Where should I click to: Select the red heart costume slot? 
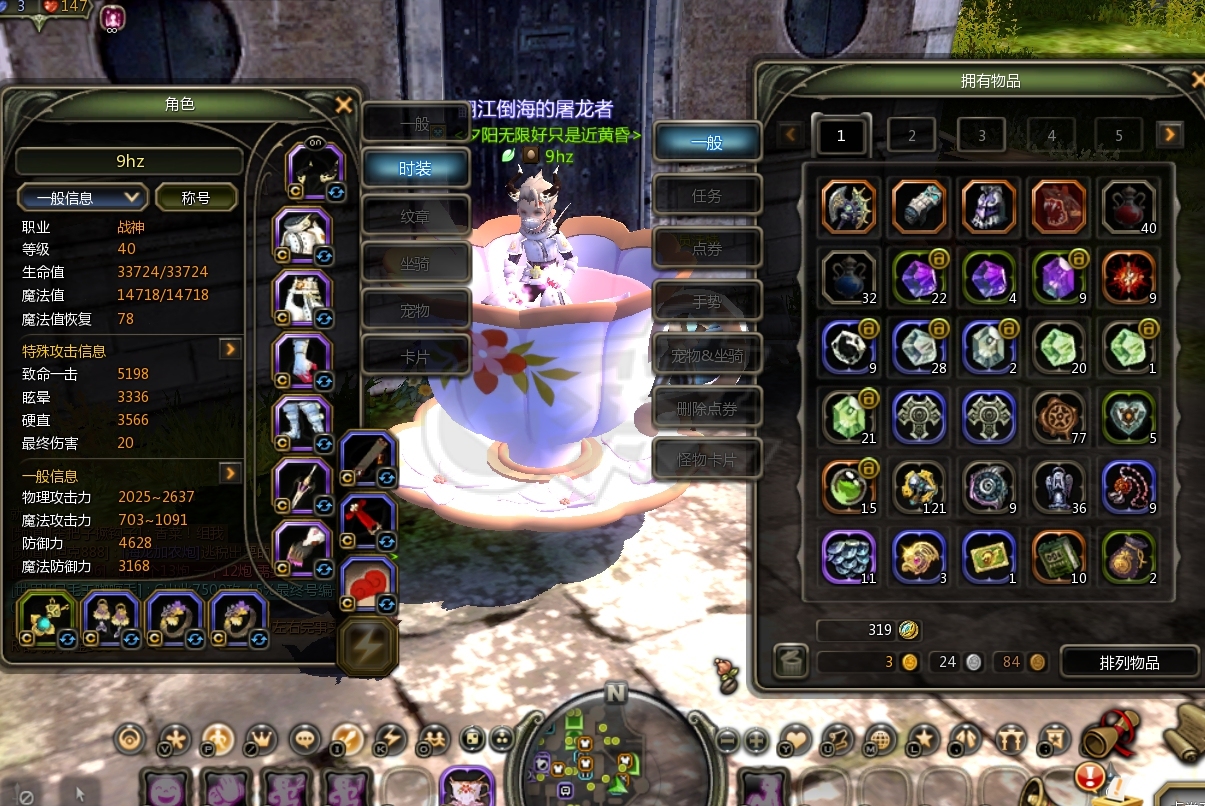pyautogui.click(x=369, y=584)
